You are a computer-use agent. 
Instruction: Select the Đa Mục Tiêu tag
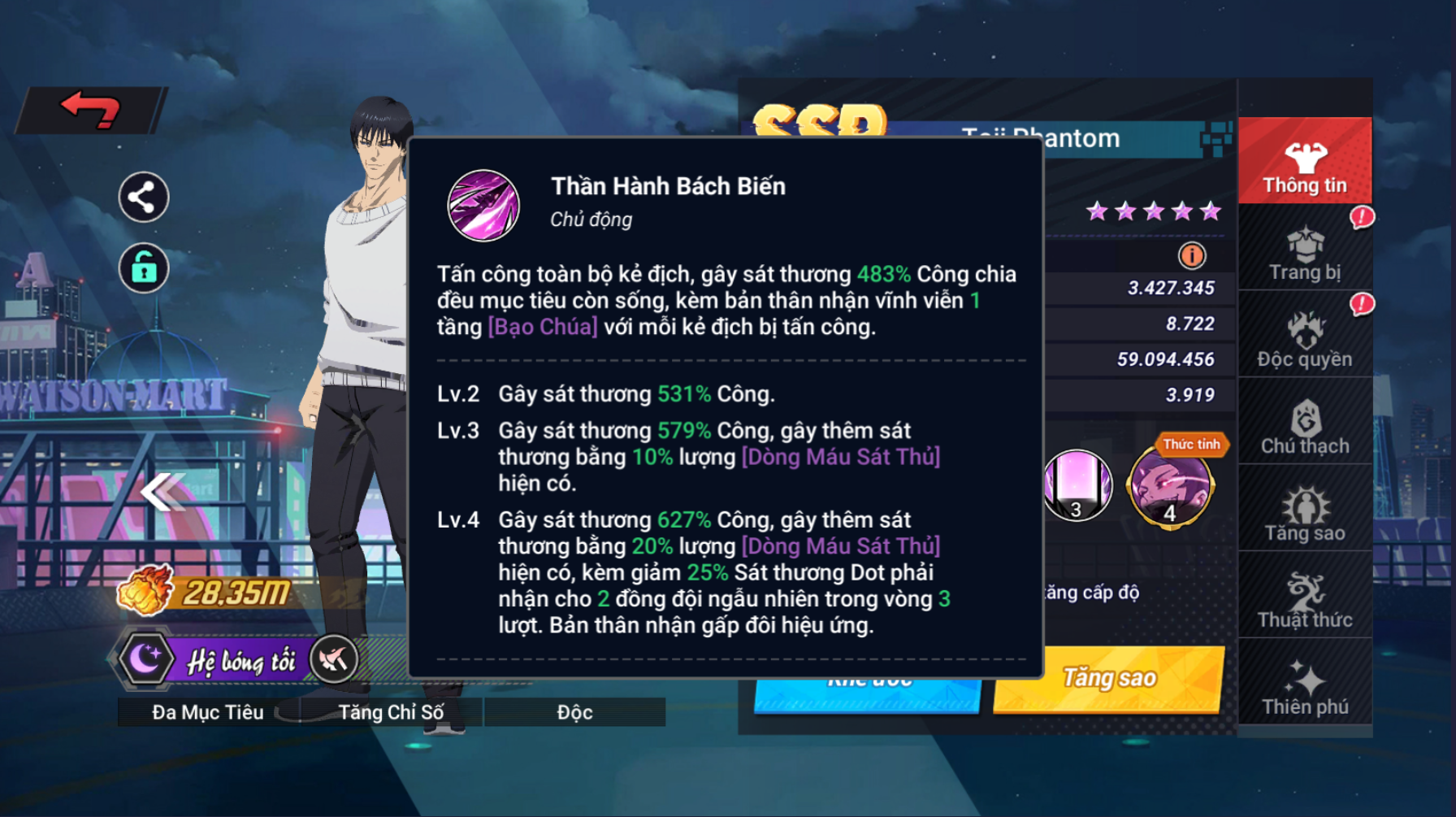pyautogui.click(x=208, y=712)
